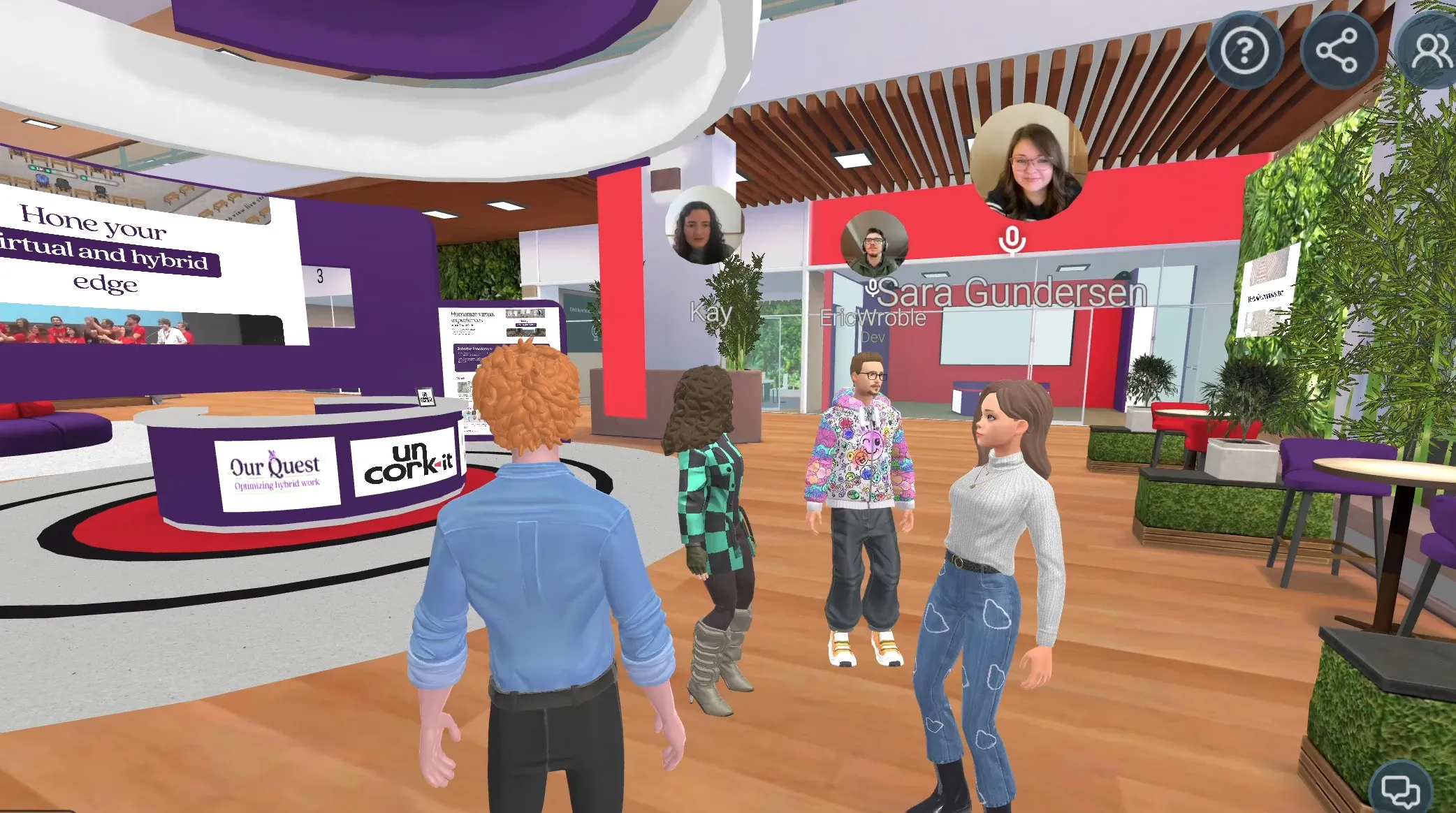Select the uncork-it logo panel
Screen dimensions: 1456x813
coord(407,469)
